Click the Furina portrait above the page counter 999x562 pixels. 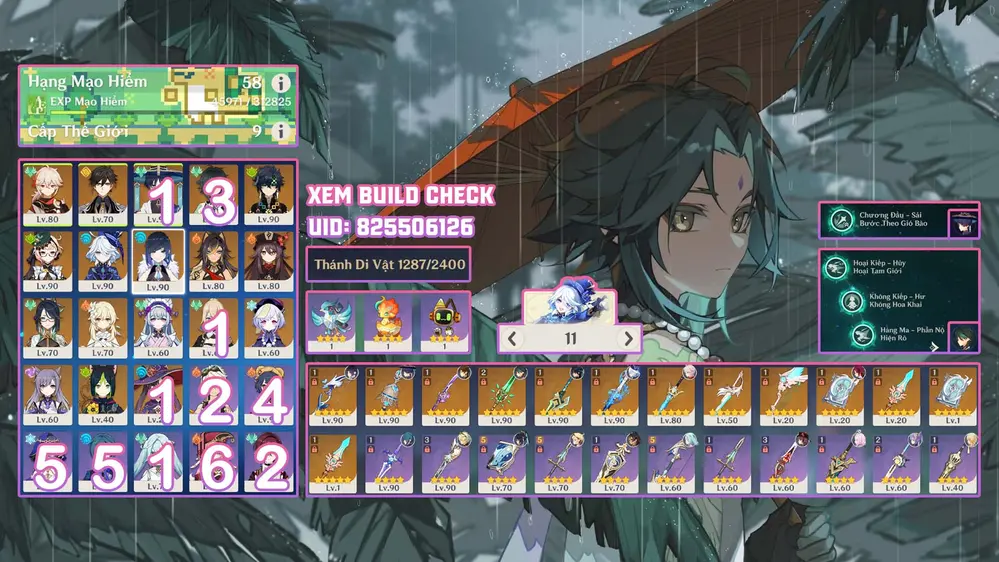click(x=570, y=301)
